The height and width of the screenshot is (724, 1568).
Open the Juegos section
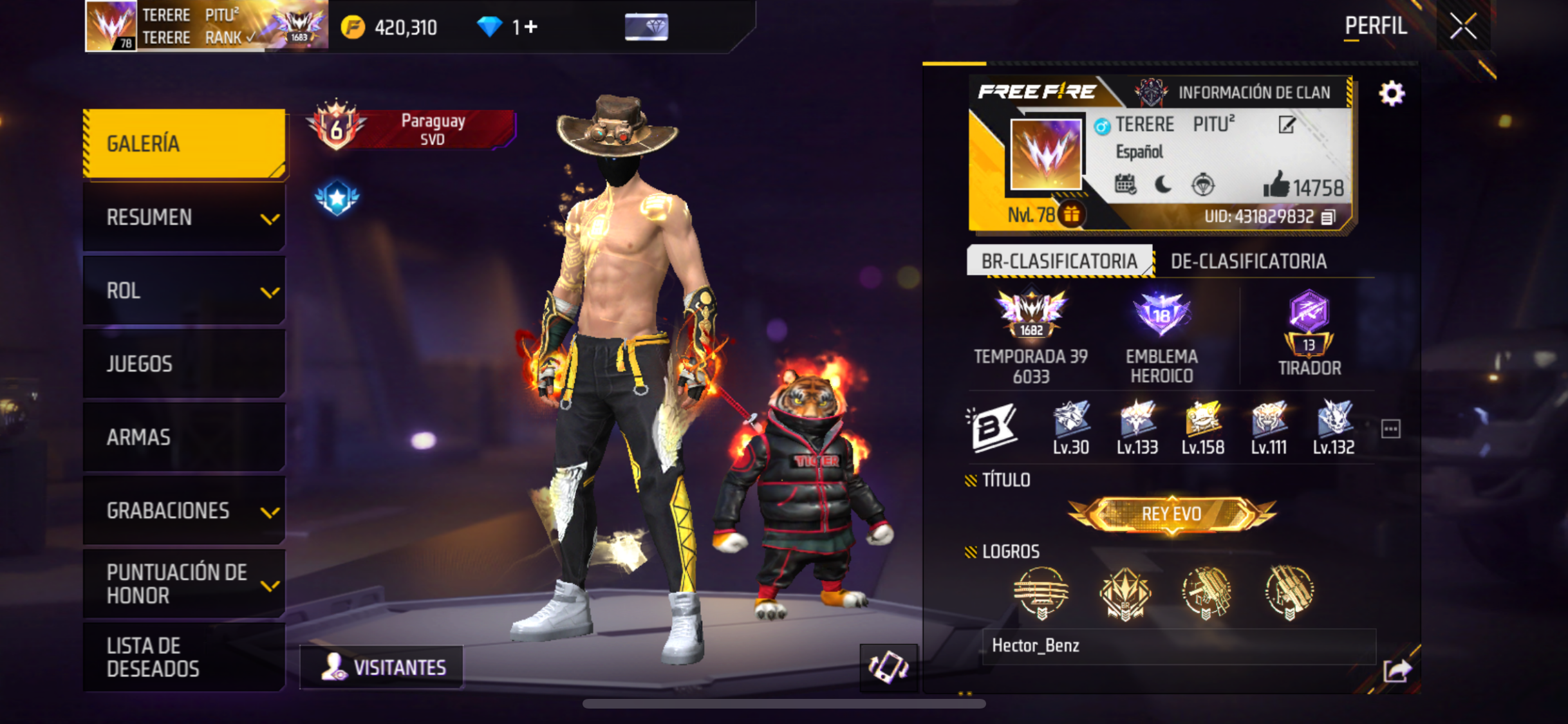pos(185,364)
